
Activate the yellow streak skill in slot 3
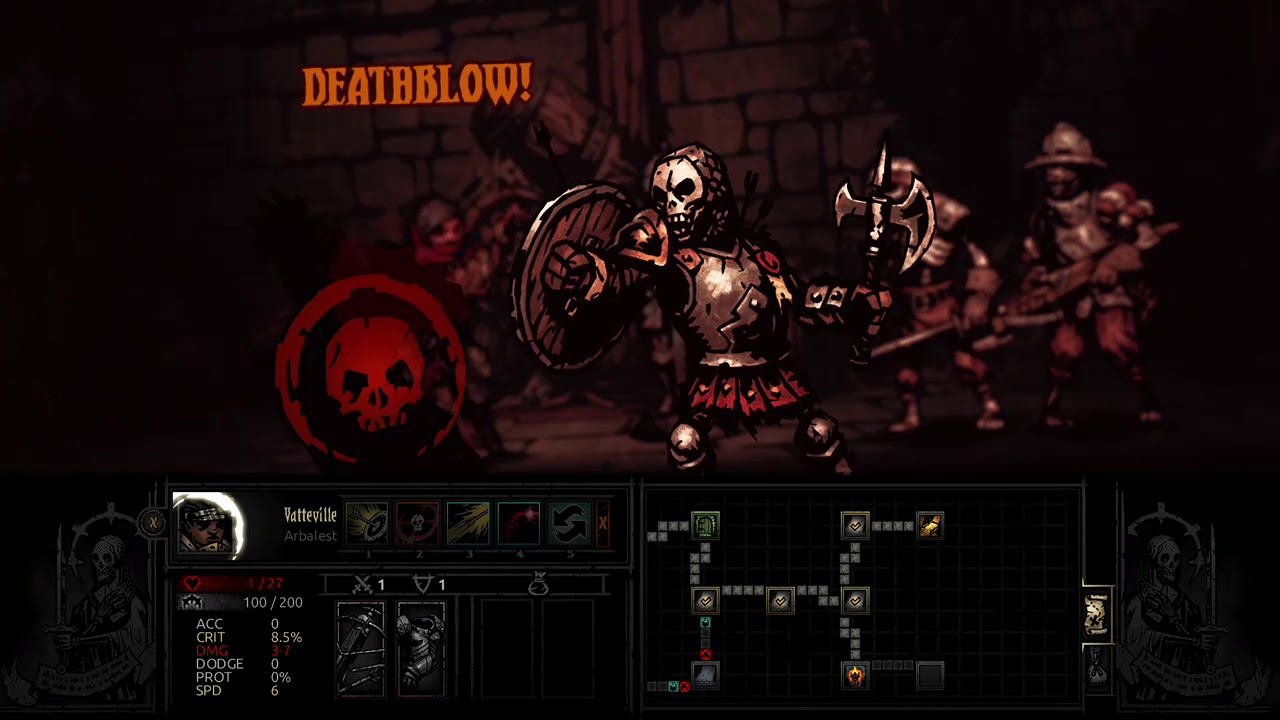coord(468,524)
